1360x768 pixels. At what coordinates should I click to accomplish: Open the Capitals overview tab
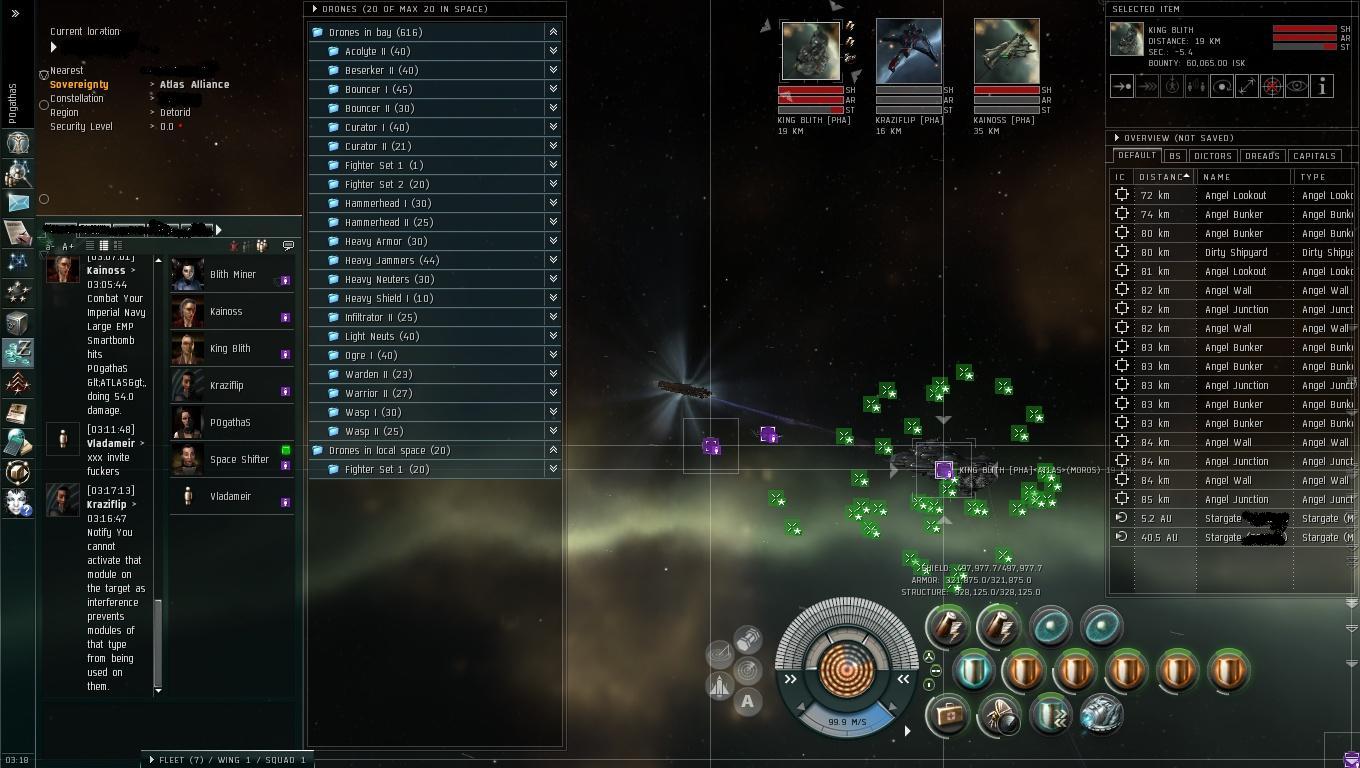[x=1314, y=156]
